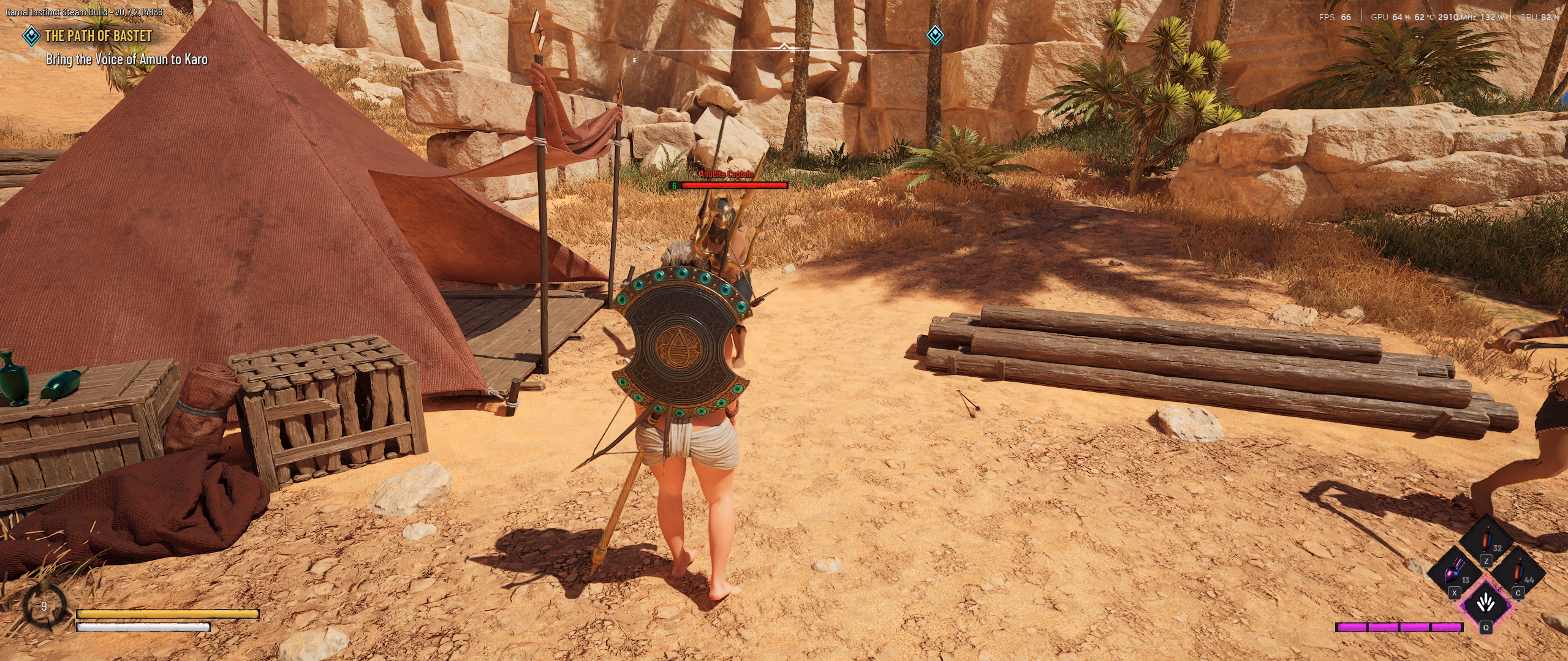Click the level 9 character ring
The height and width of the screenshot is (661, 1568).
coord(44,606)
